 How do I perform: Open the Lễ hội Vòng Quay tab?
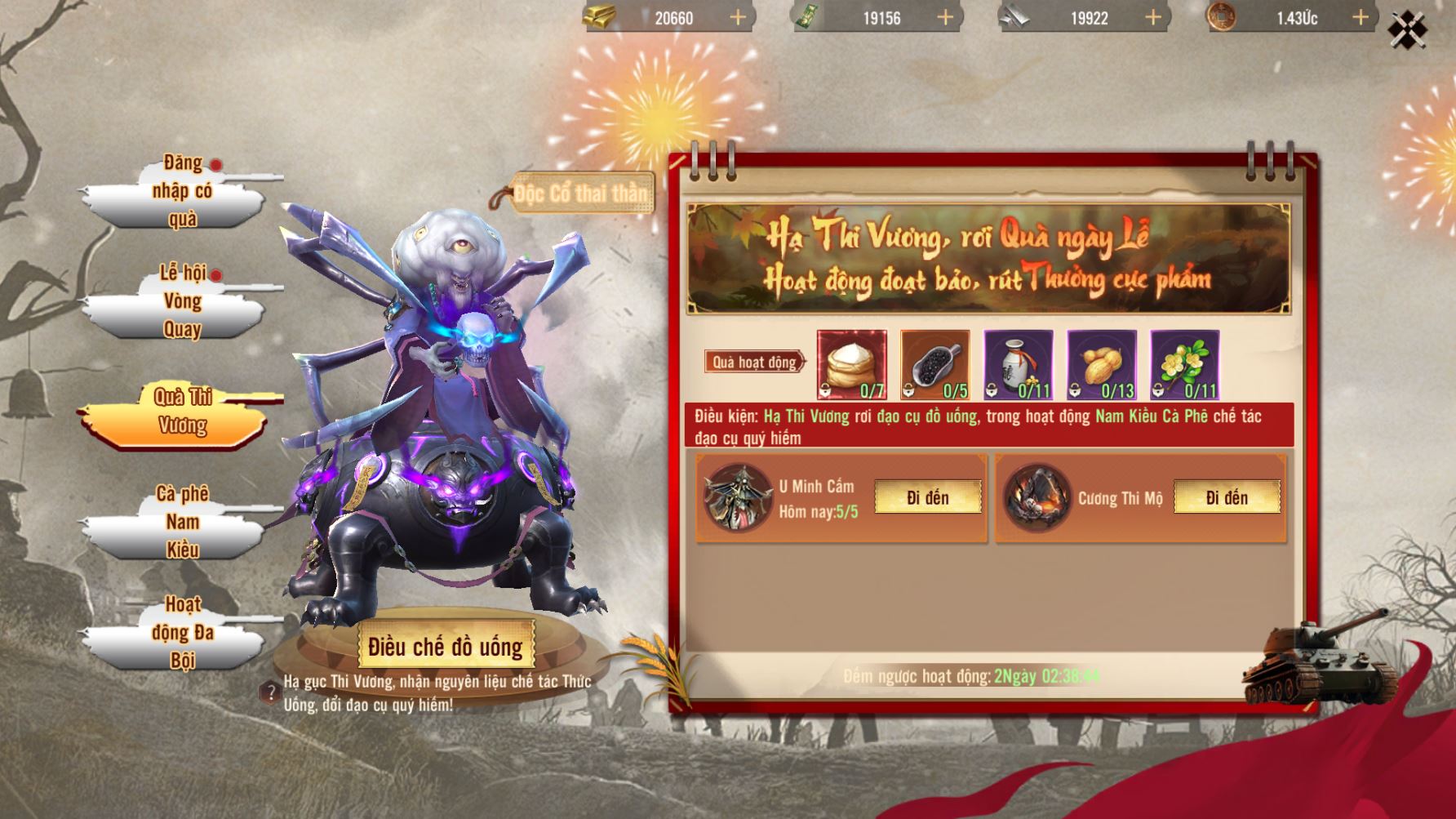coord(181,301)
